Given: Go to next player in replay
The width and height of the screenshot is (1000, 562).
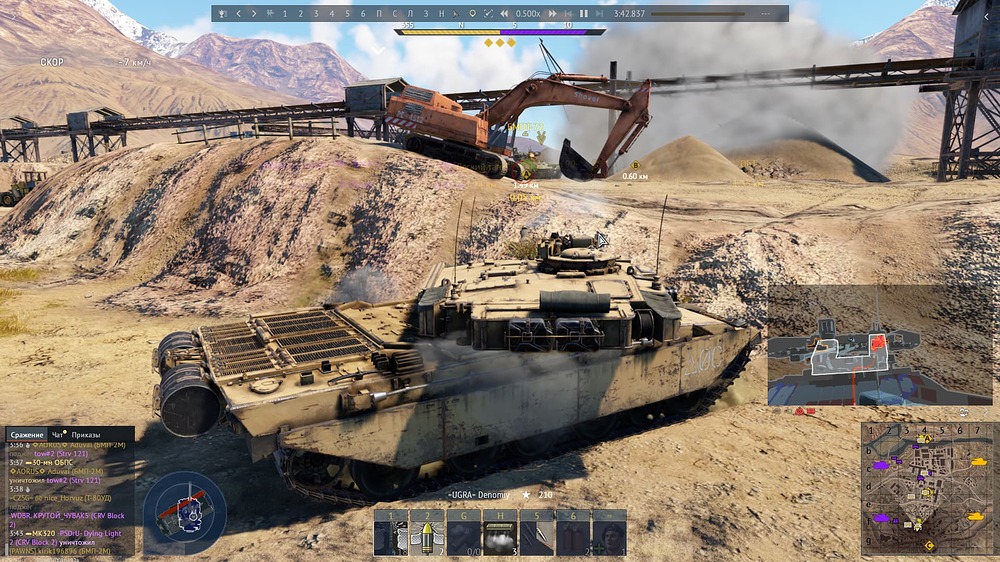Looking at the screenshot, I should coord(254,14).
